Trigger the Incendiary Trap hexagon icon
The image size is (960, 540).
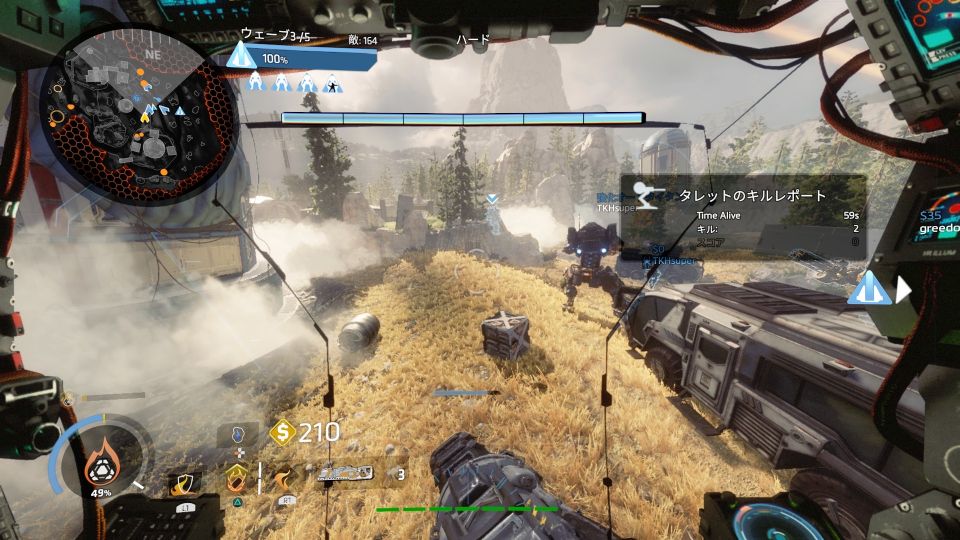coord(236,477)
